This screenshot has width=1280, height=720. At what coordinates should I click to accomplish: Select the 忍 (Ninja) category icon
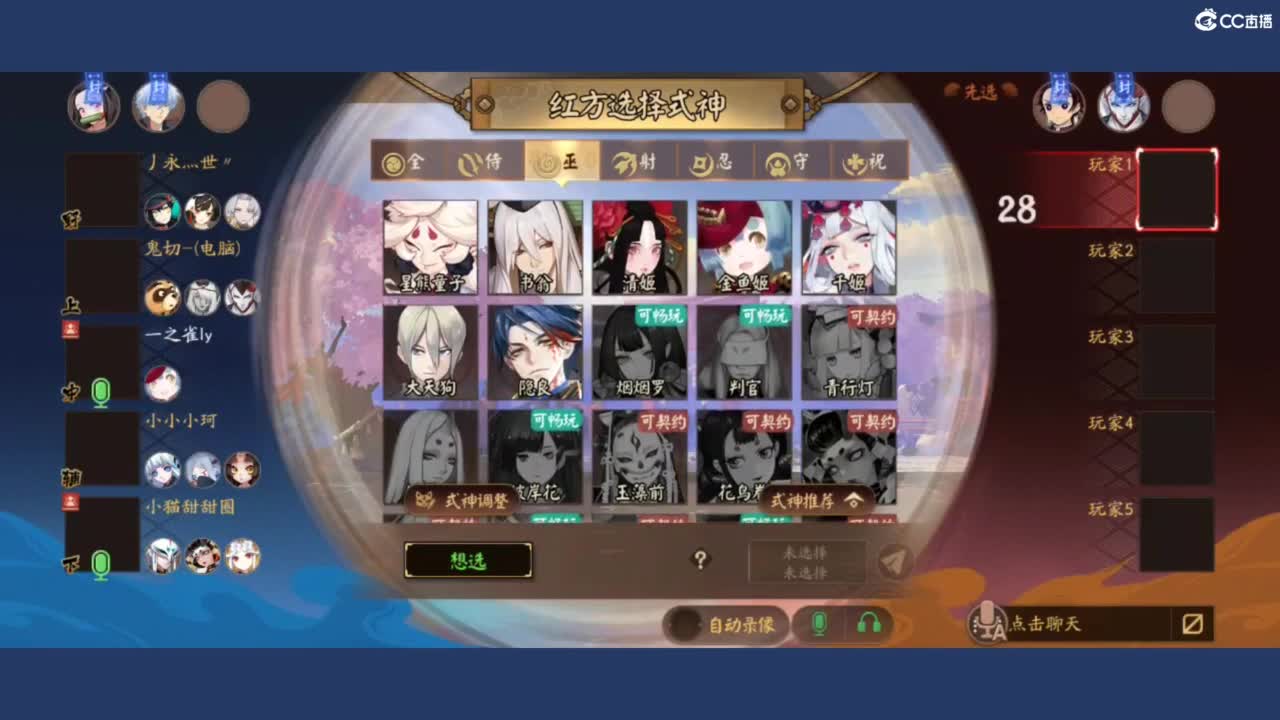point(715,162)
